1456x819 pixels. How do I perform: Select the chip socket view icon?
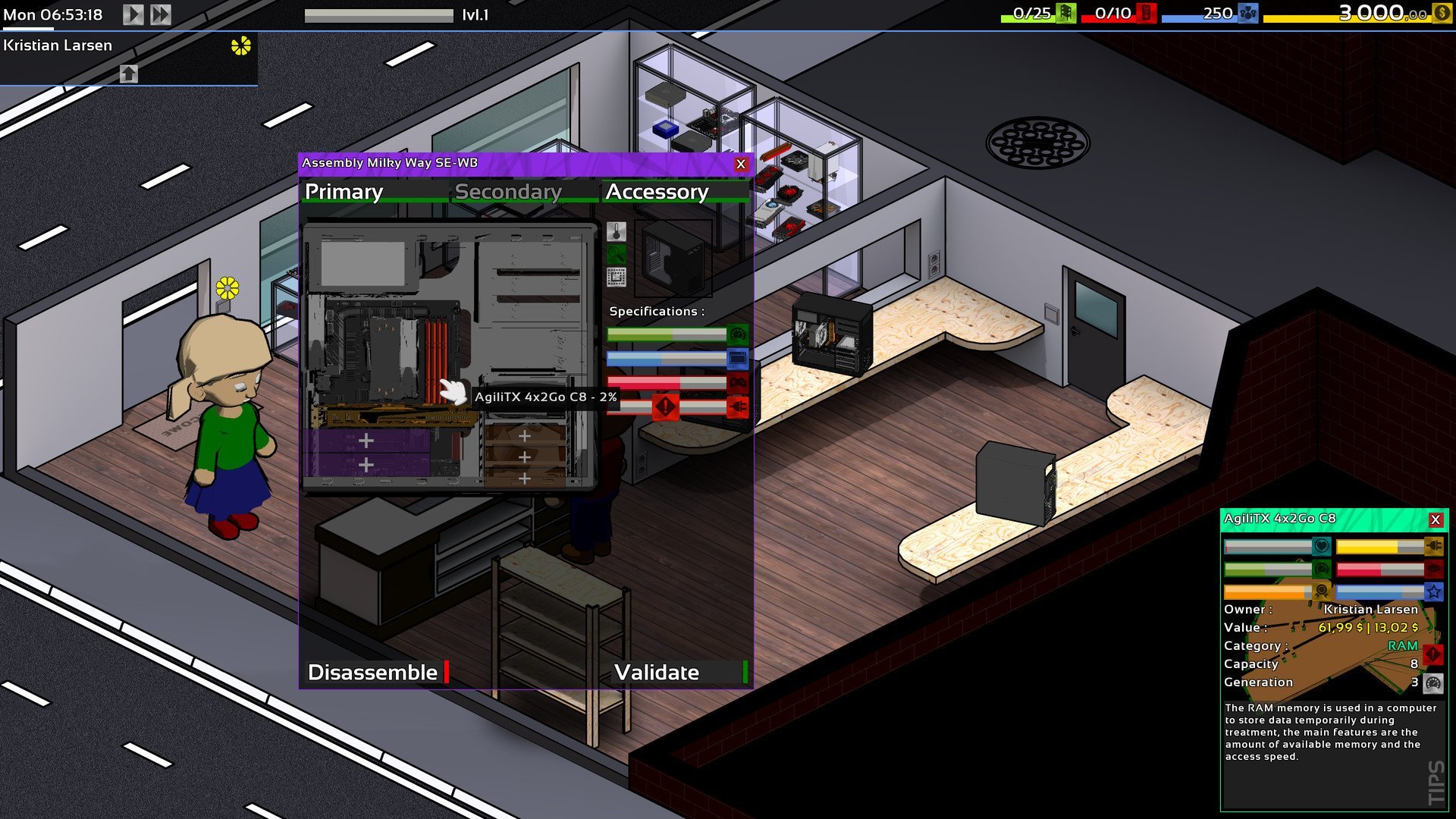click(x=617, y=277)
